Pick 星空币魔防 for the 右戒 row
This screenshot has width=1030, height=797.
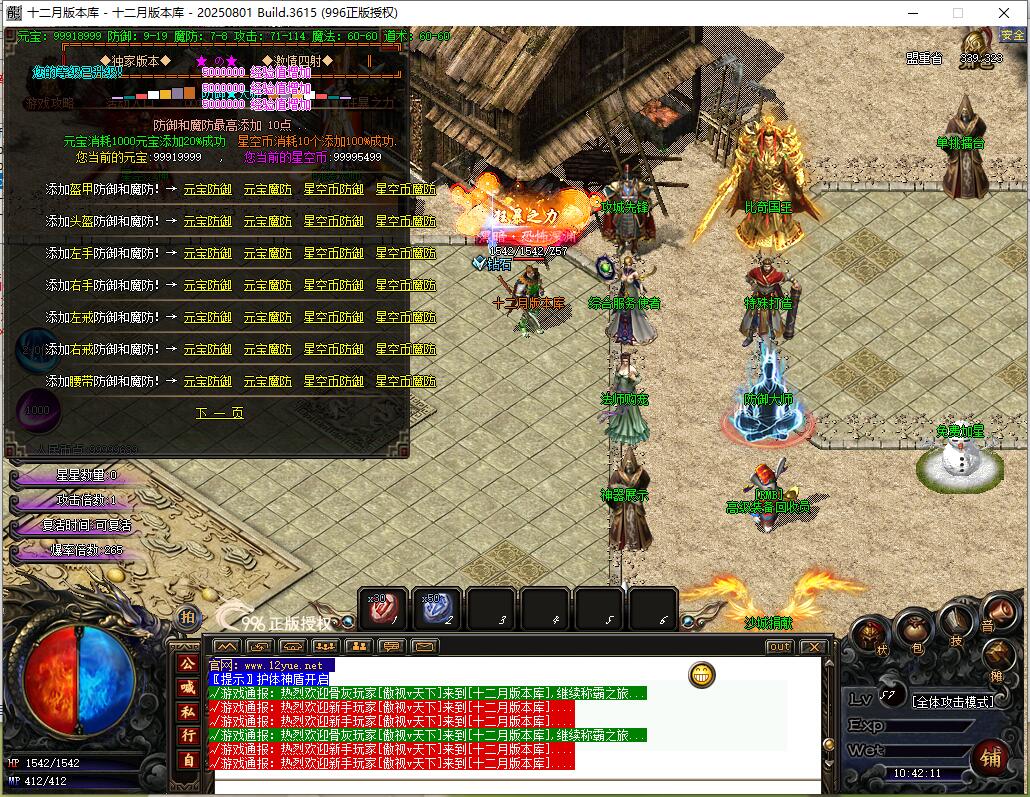405,349
